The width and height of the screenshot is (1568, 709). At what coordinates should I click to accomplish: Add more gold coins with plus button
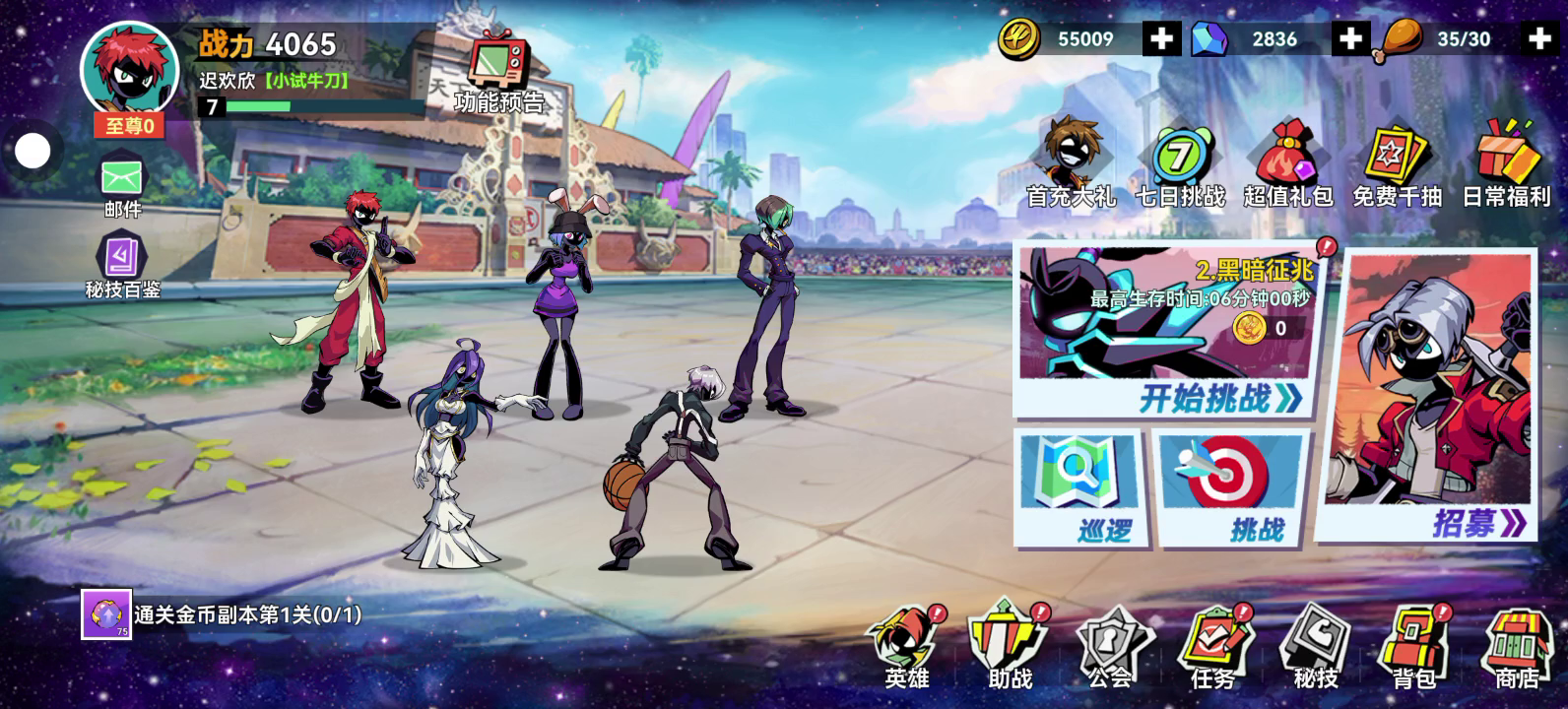pyautogui.click(x=1161, y=39)
